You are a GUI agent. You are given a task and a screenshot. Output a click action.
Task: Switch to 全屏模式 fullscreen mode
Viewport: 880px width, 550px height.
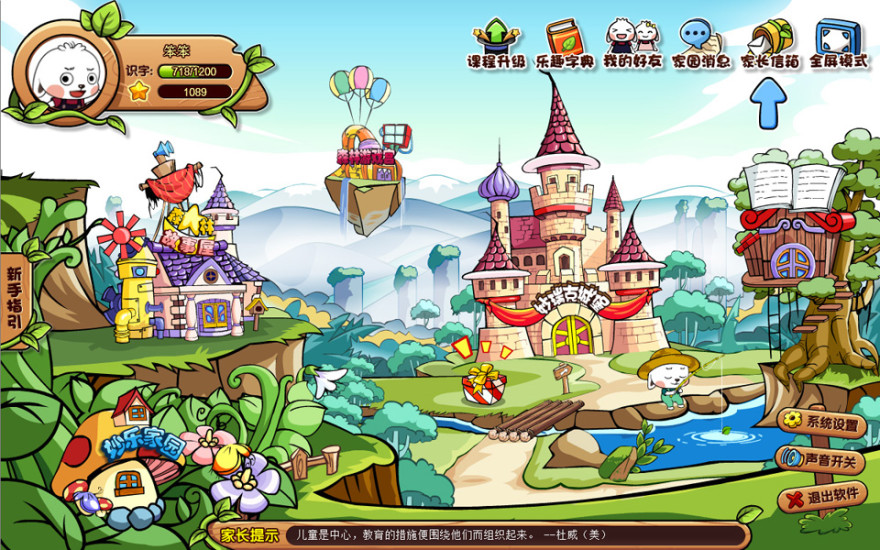point(838,44)
